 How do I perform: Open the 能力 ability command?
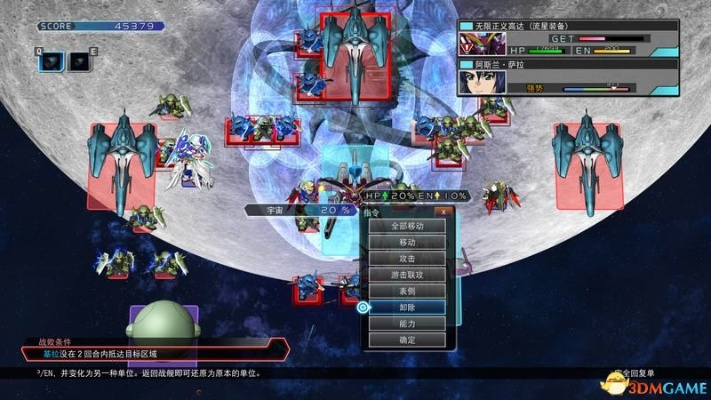[406, 323]
